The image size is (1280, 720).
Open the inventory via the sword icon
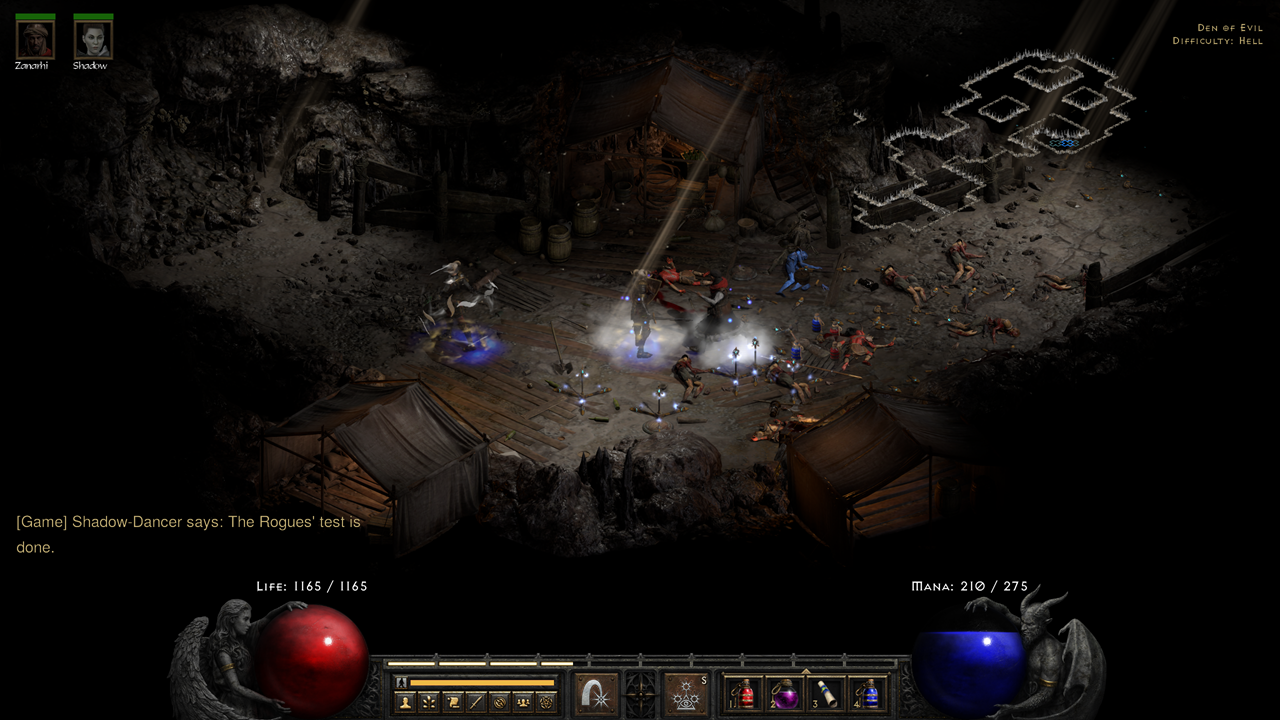pos(475,701)
